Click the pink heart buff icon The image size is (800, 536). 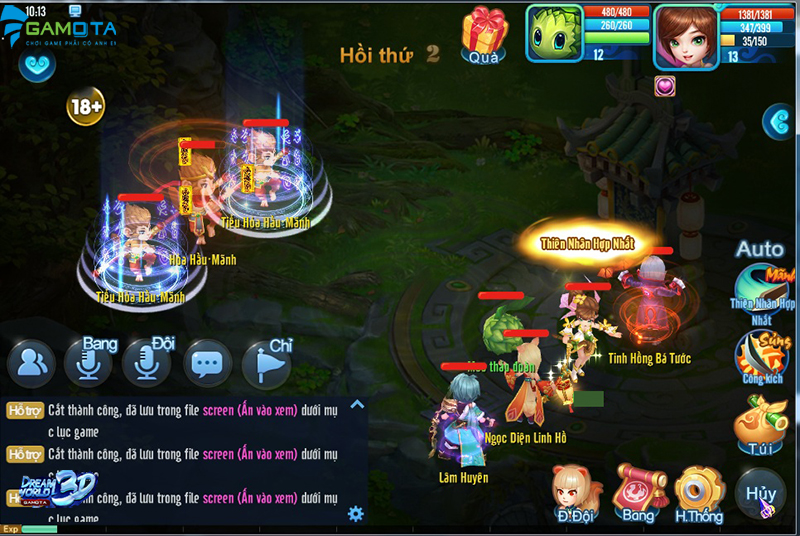(x=665, y=86)
